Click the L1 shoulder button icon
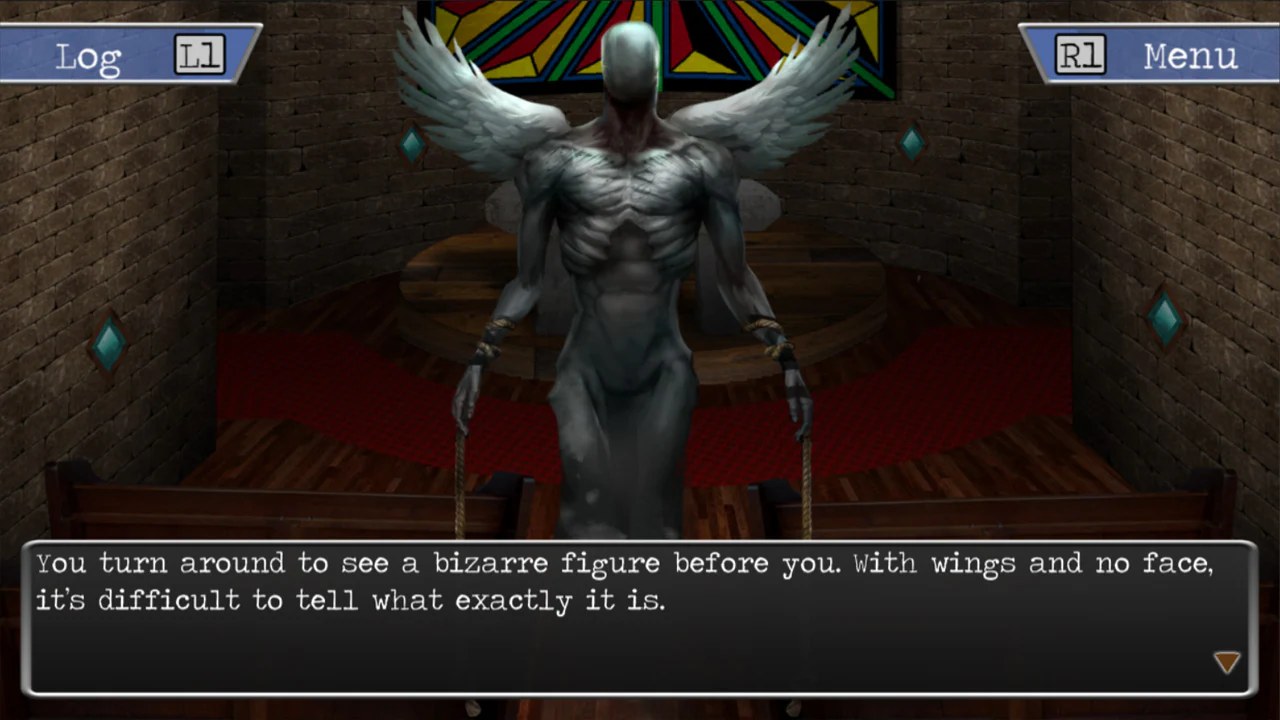The height and width of the screenshot is (720, 1280). 199,55
